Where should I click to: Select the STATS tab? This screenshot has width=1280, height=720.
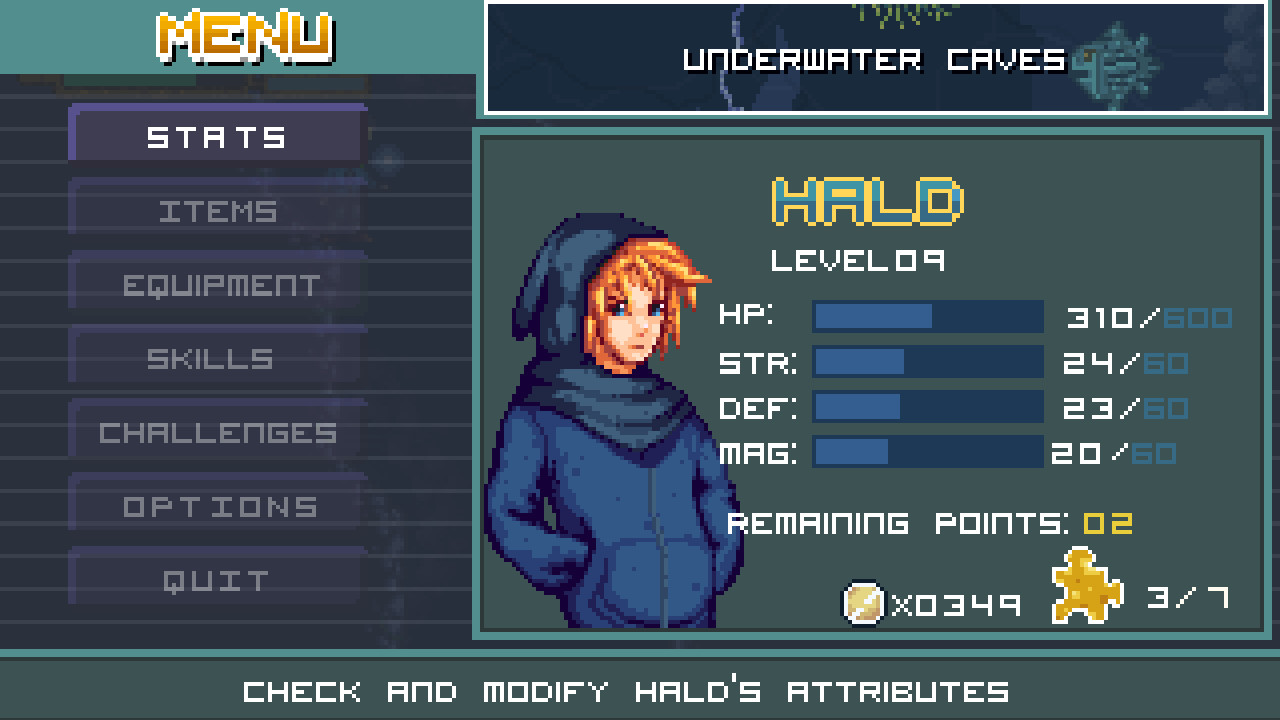(x=215, y=137)
